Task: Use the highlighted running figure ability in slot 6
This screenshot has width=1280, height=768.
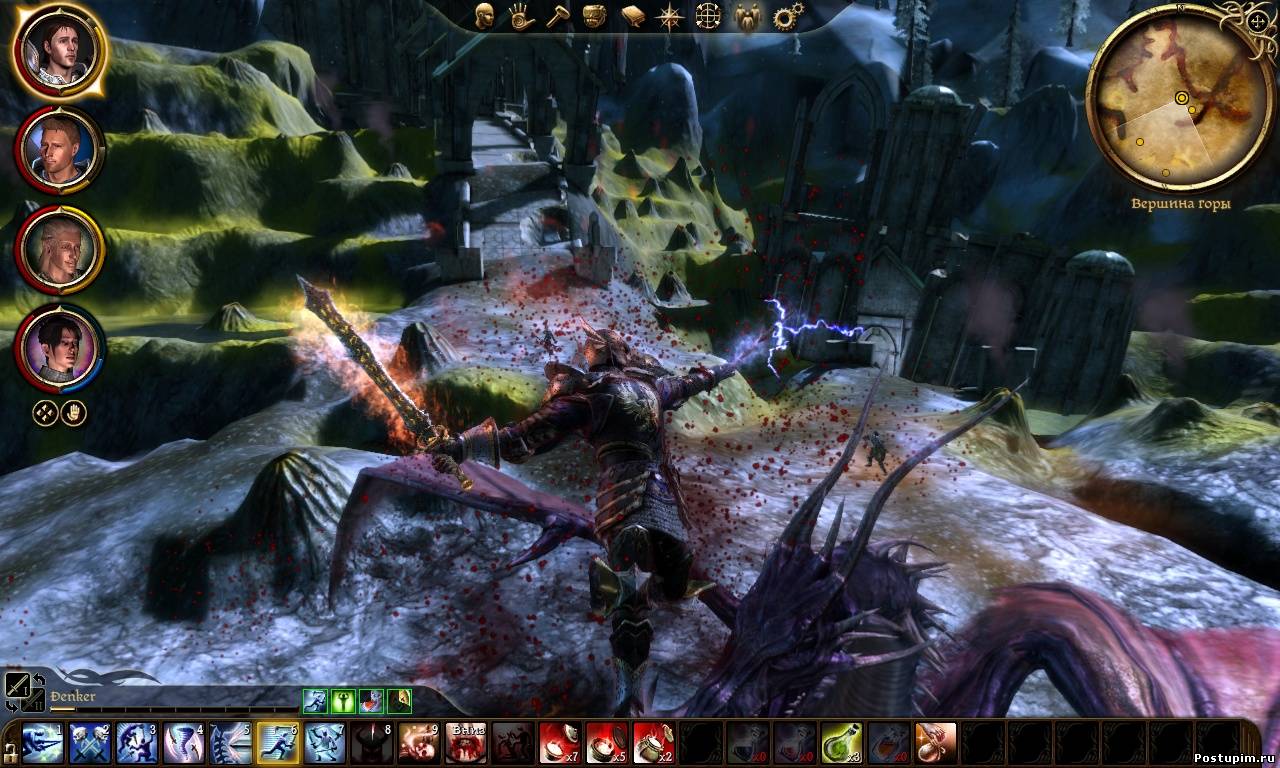Action: (x=278, y=743)
